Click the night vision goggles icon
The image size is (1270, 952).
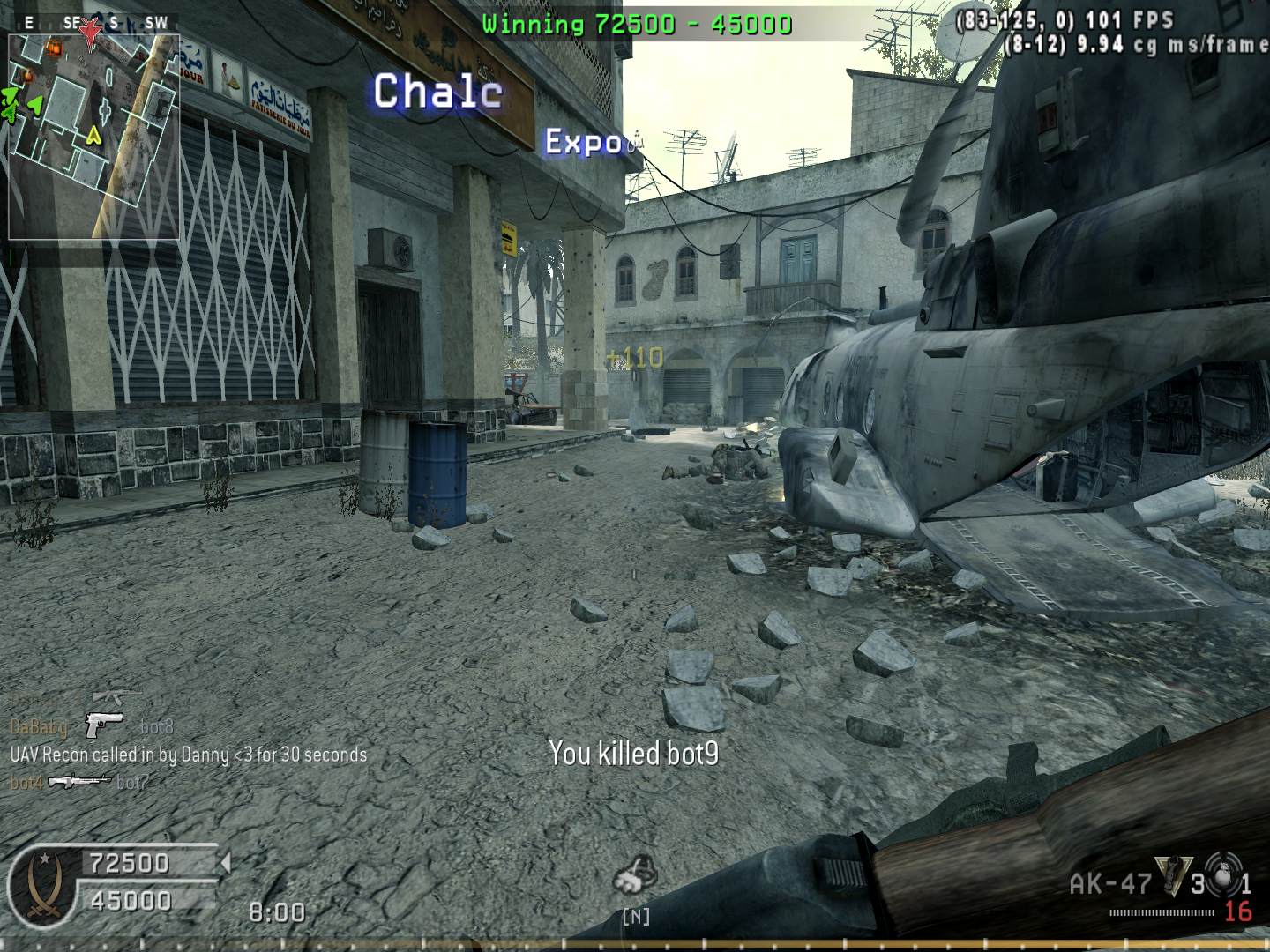tap(635, 874)
